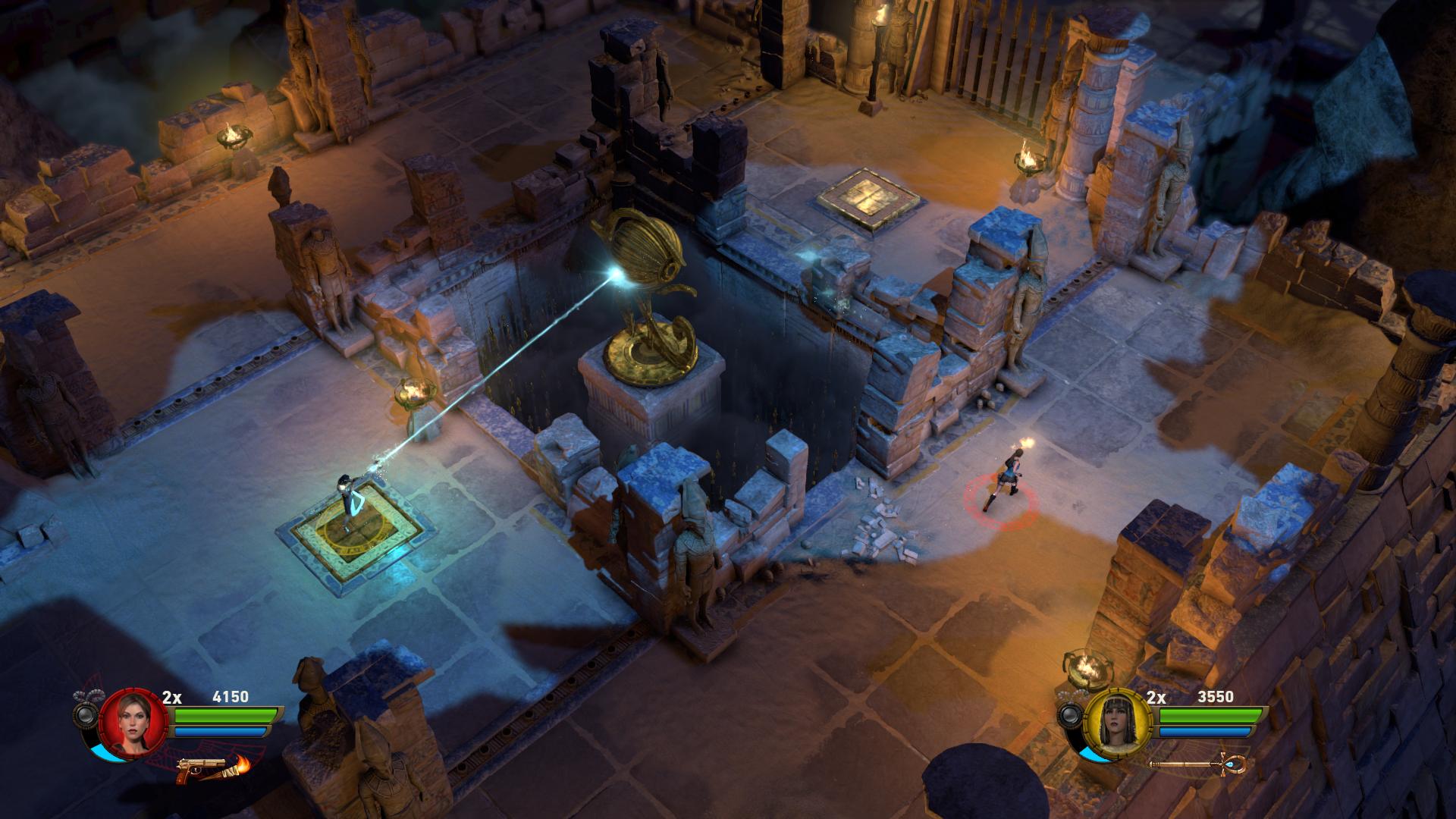Click Isis's golden portrait in right HUD
Viewport: 1456px width, 819px height.
[x=1116, y=724]
